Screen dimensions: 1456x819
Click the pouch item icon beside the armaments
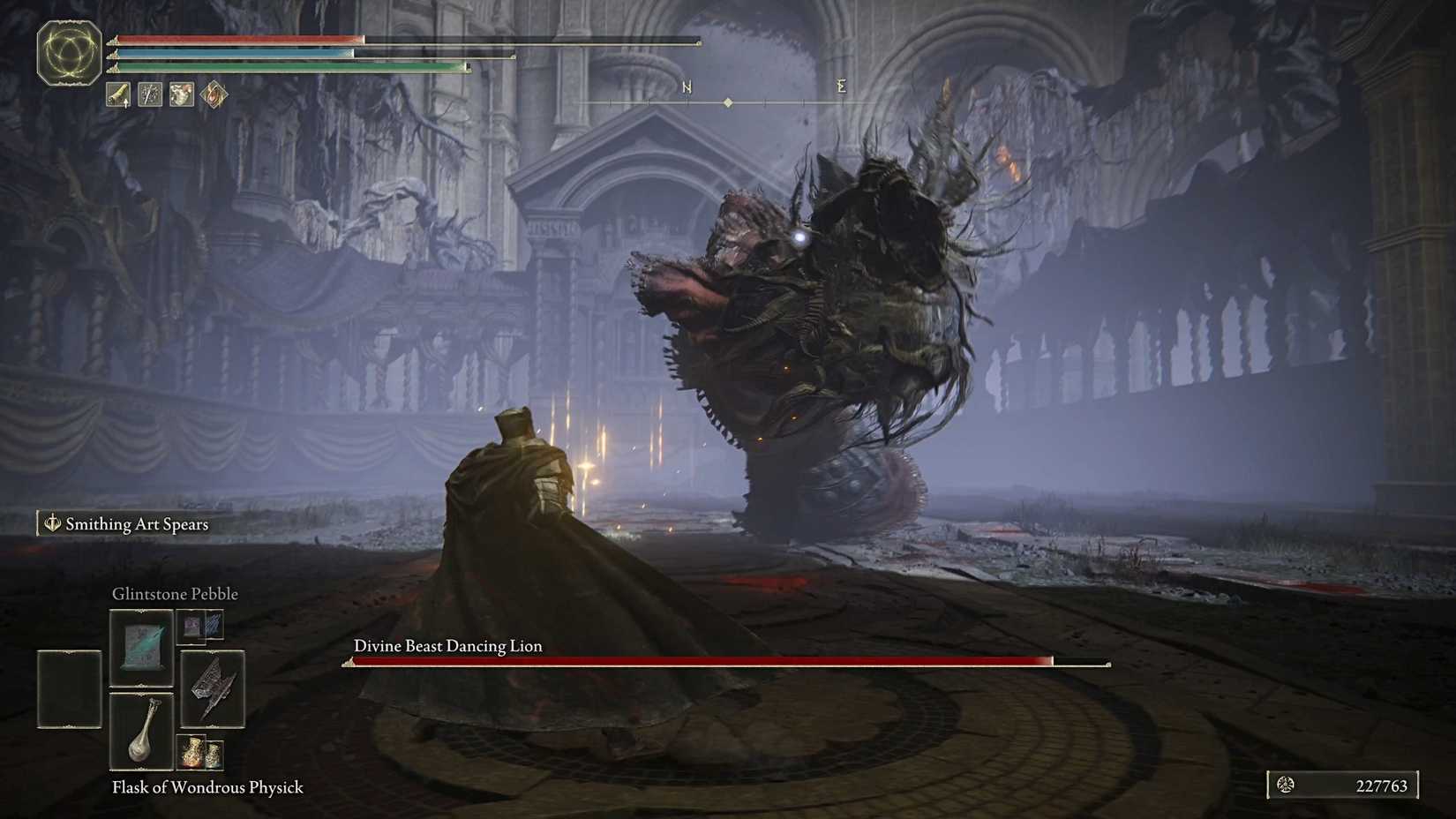[x=181, y=94]
